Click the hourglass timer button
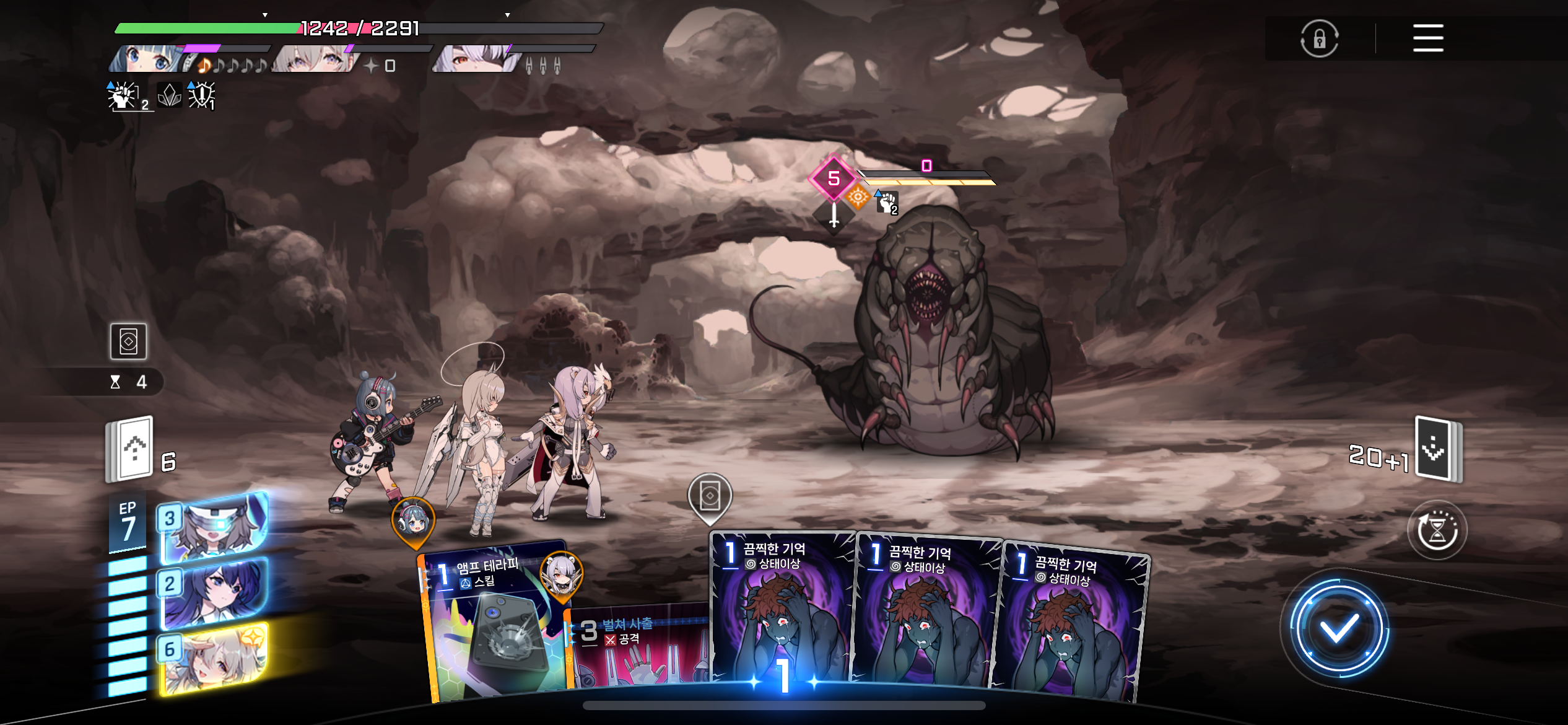 (1437, 530)
